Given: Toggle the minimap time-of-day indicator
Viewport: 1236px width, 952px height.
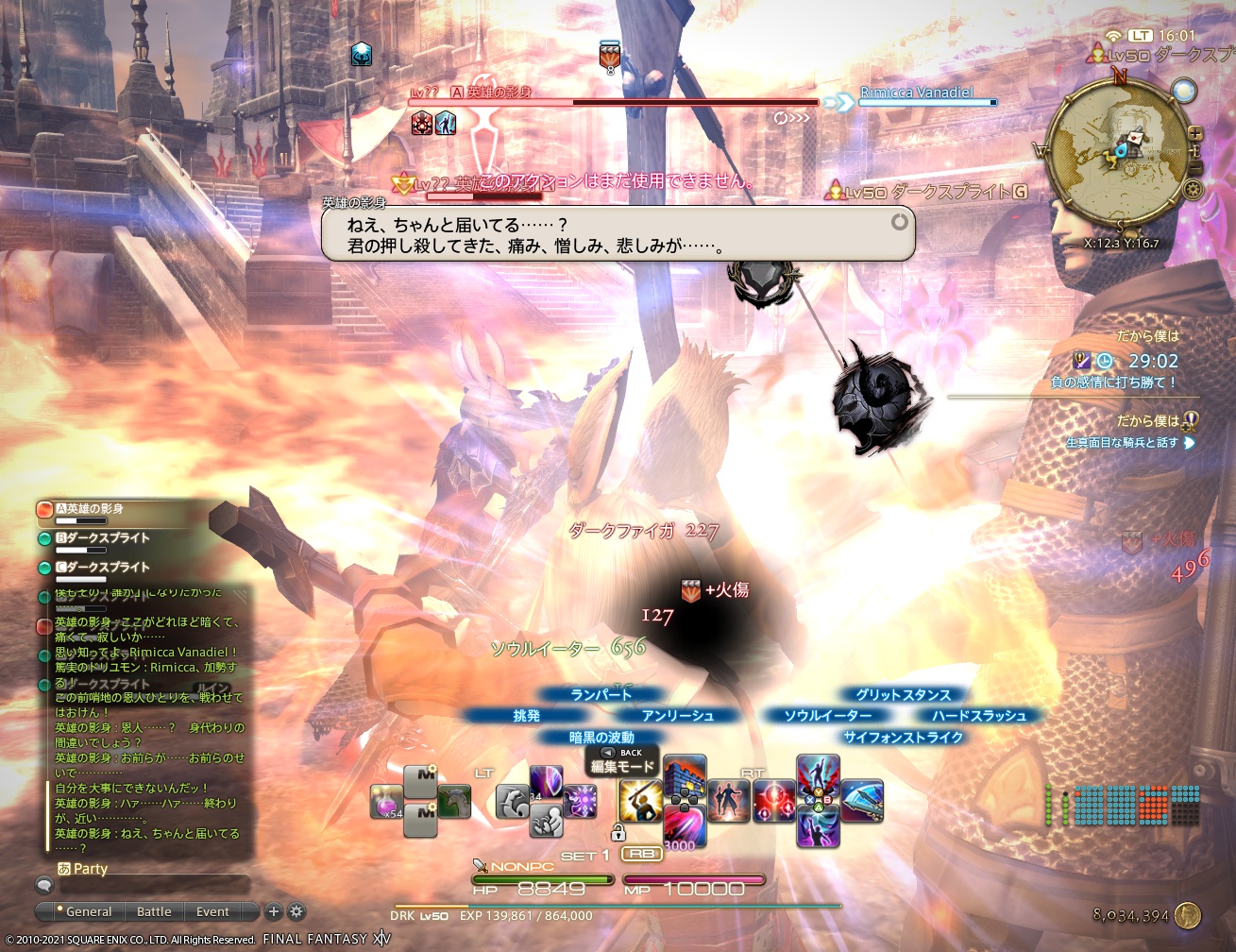Looking at the screenshot, I should coord(1185,91).
